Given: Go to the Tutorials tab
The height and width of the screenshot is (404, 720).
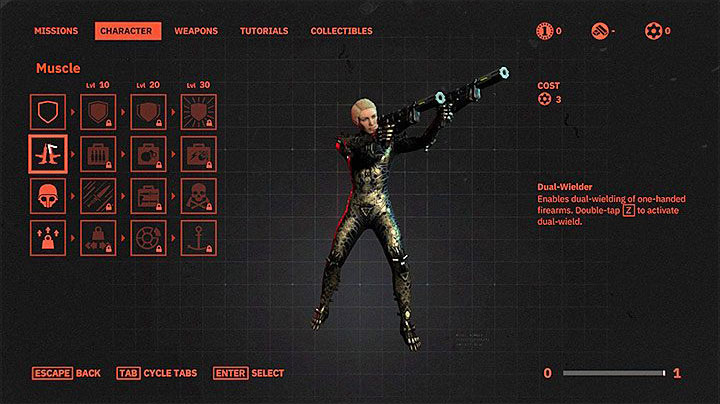Looking at the screenshot, I should tap(264, 31).
